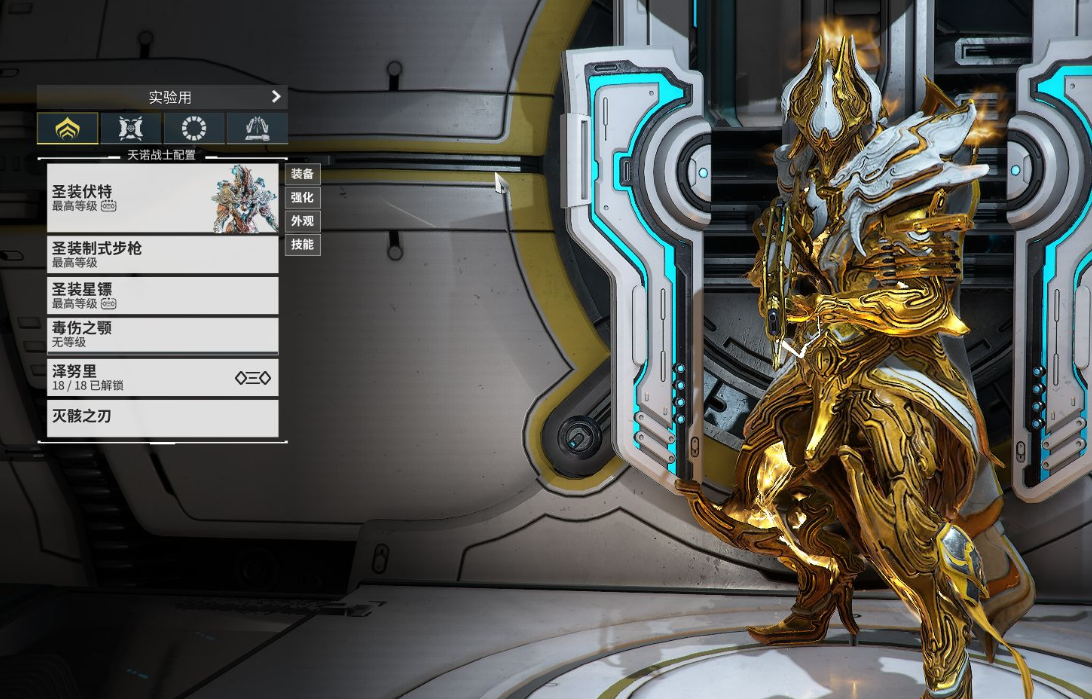Open the 强化 upgrade menu
The height and width of the screenshot is (699, 1092).
point(302,197)
